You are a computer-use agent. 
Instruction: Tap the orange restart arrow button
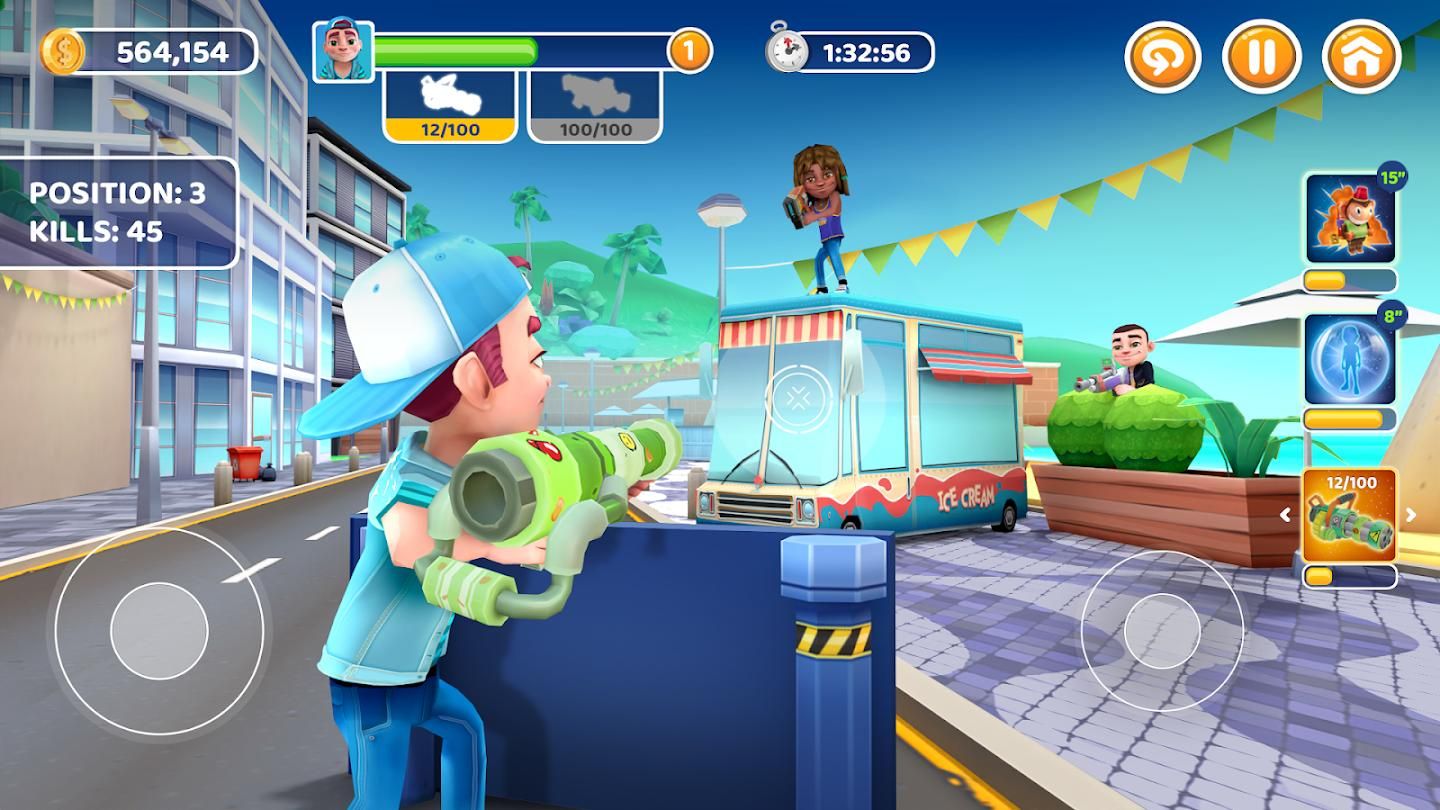coord(1164,57)
